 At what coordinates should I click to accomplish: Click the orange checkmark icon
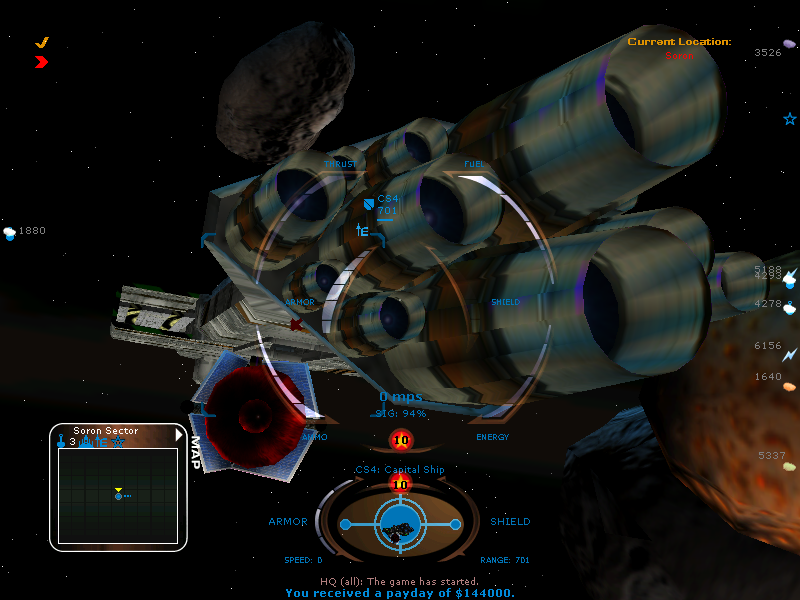42,42
